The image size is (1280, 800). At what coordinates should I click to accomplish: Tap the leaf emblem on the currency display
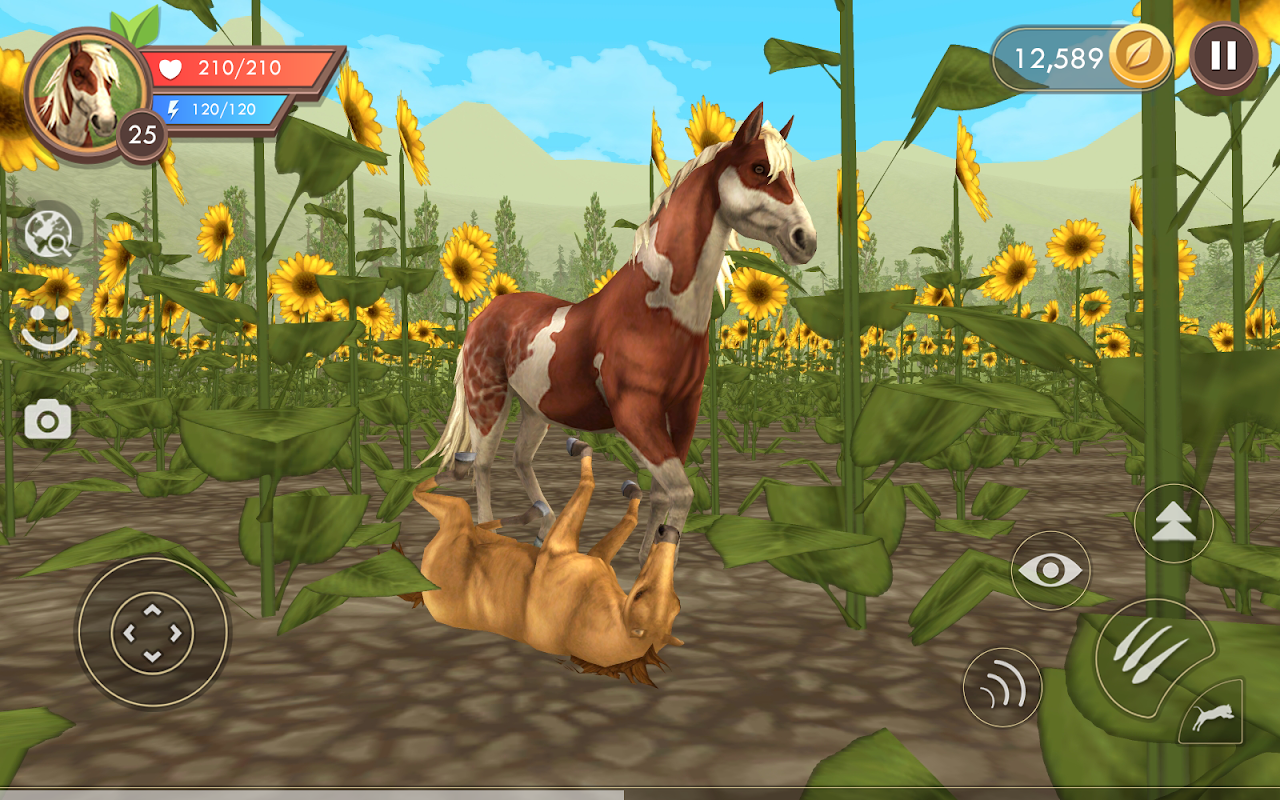[x=1140, y=56]
